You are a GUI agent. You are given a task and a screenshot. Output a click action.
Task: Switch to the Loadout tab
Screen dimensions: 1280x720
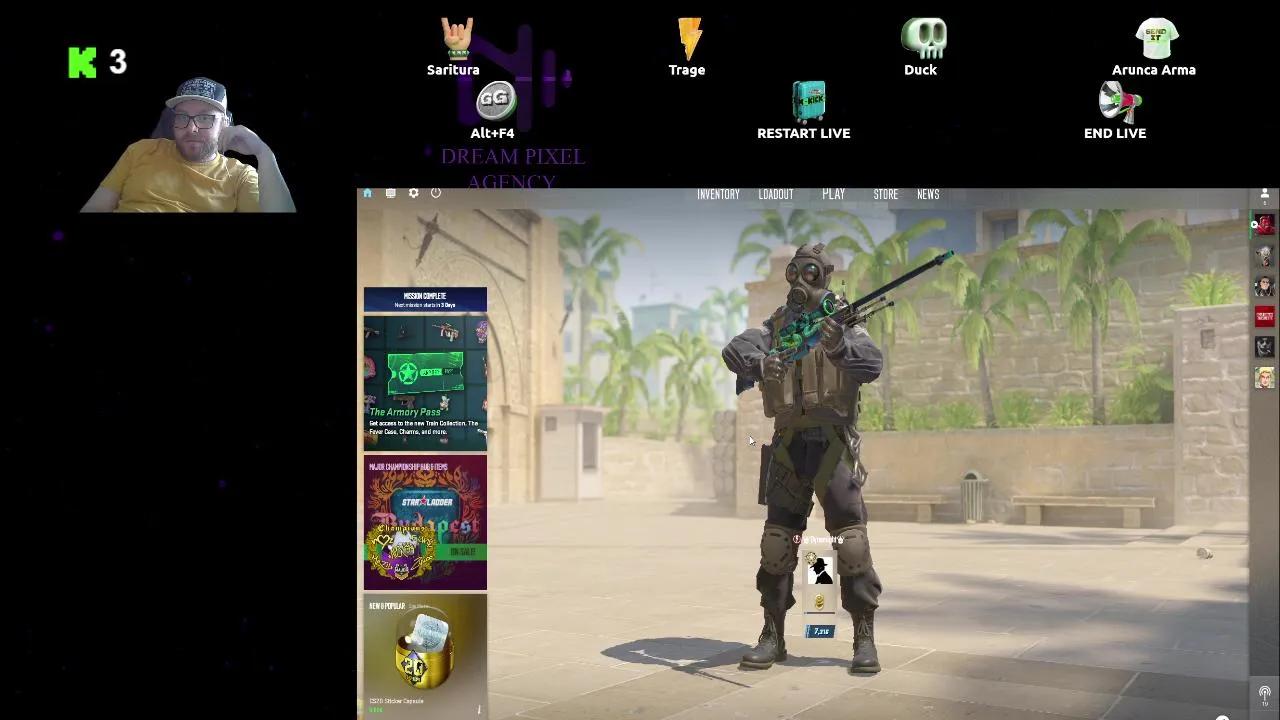pyautogui.click(x=776, y=194)
